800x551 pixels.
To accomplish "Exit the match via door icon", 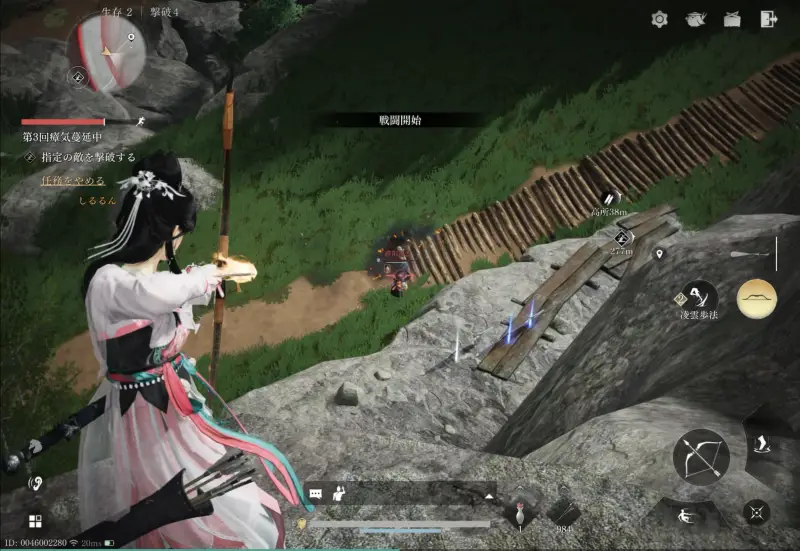I will coord(768,19).
